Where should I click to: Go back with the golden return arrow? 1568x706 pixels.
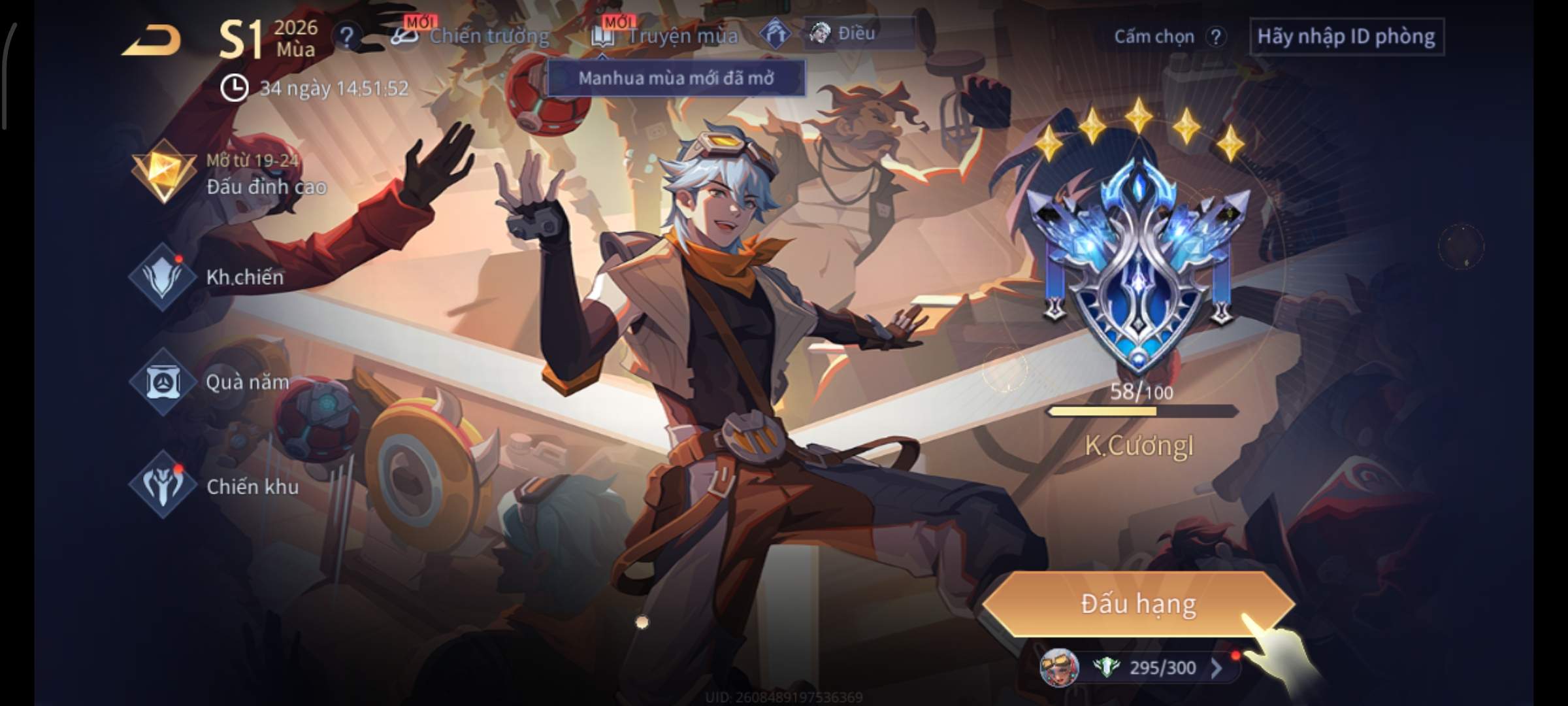[x=152, y=41]
